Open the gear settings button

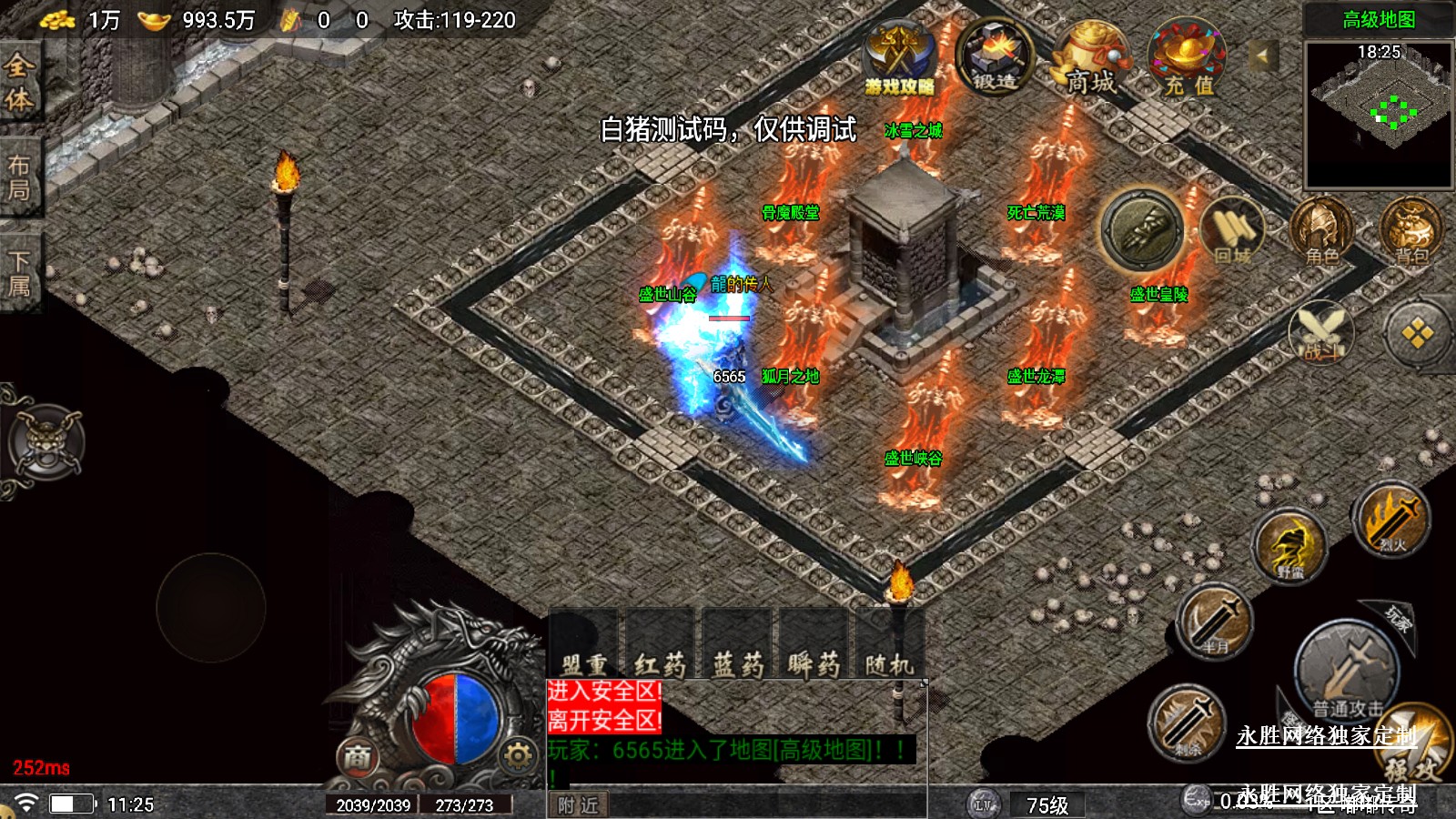click(x=518, y=754)
